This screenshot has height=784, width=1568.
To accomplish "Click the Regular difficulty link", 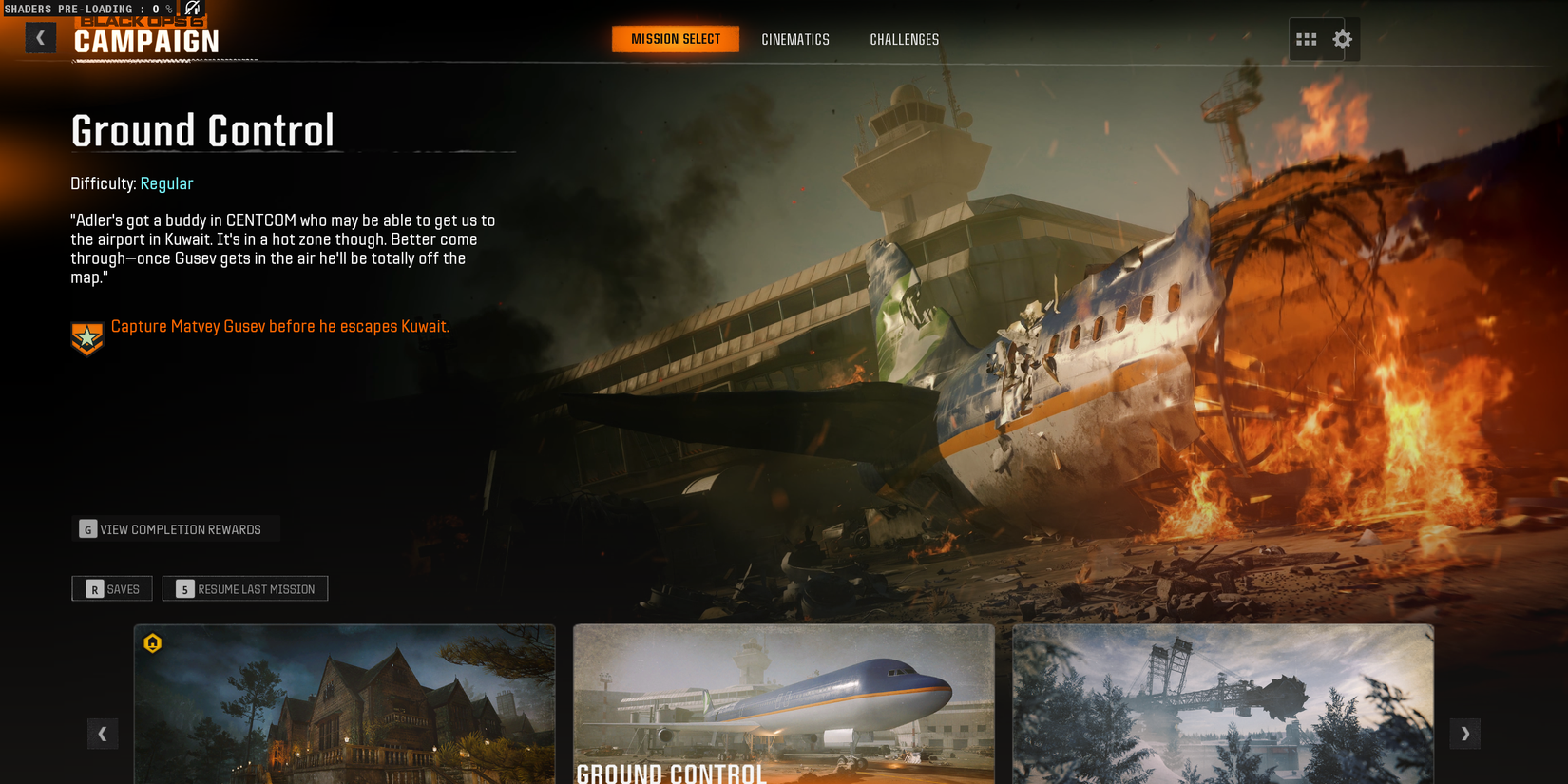I will tap(167, 183).
